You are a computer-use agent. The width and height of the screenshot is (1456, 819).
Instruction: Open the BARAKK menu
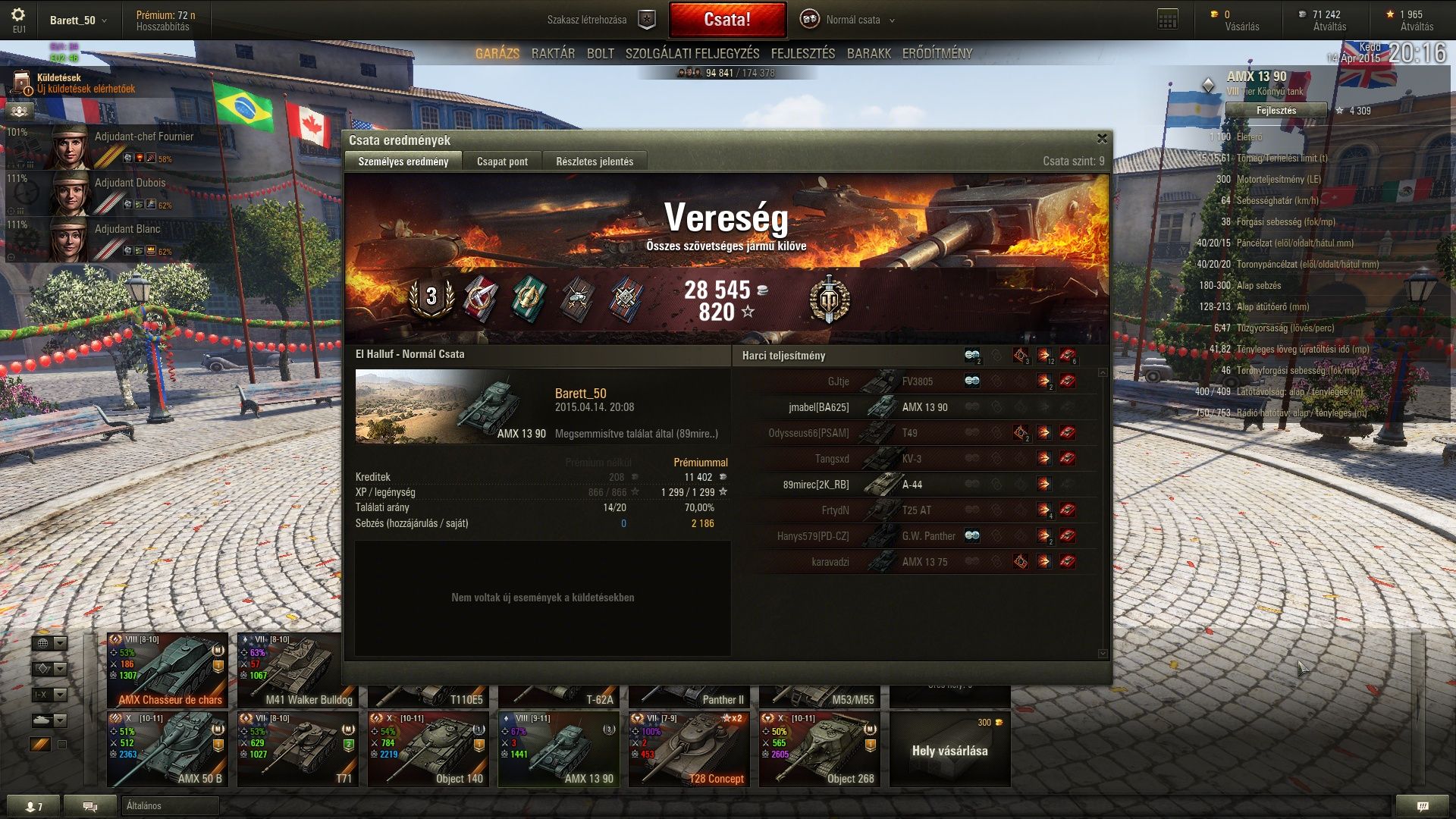point(868,54)
